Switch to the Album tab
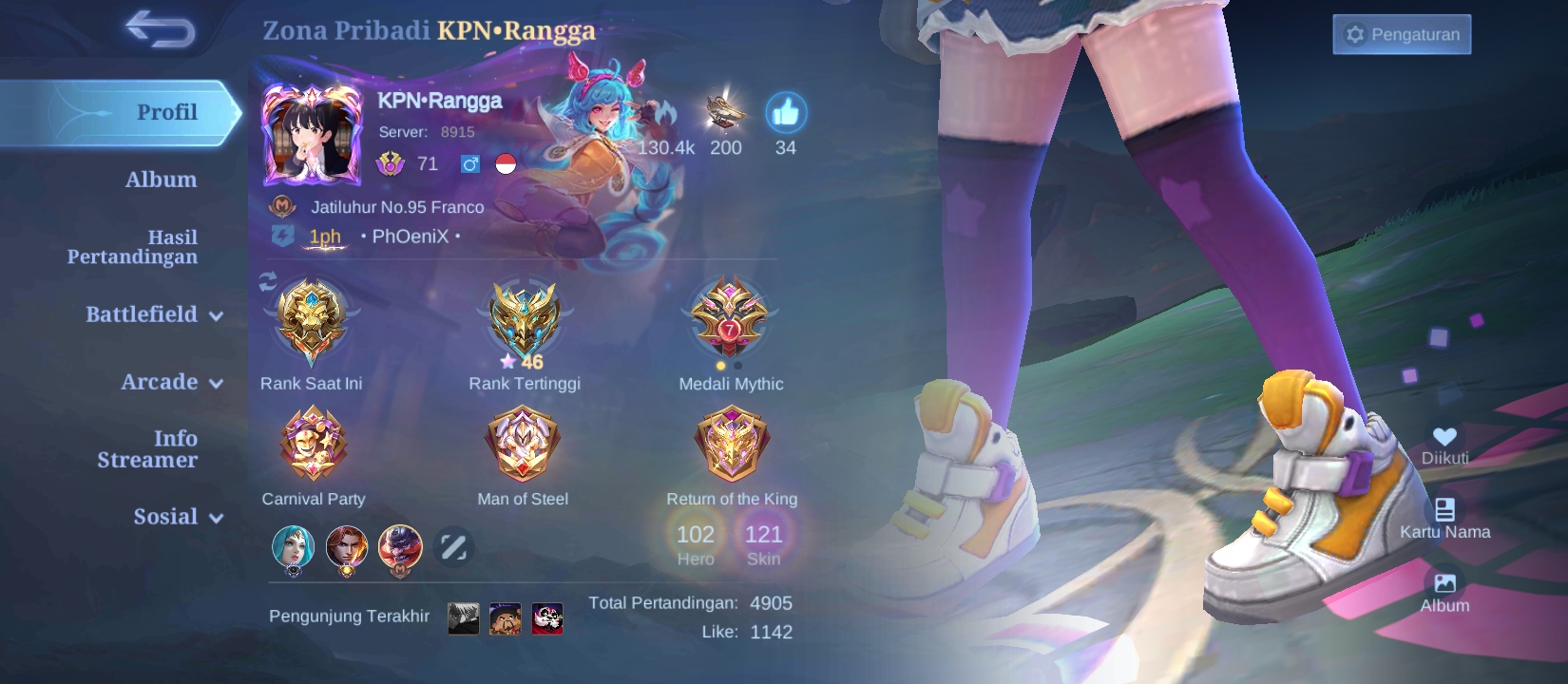 [163, 179]
